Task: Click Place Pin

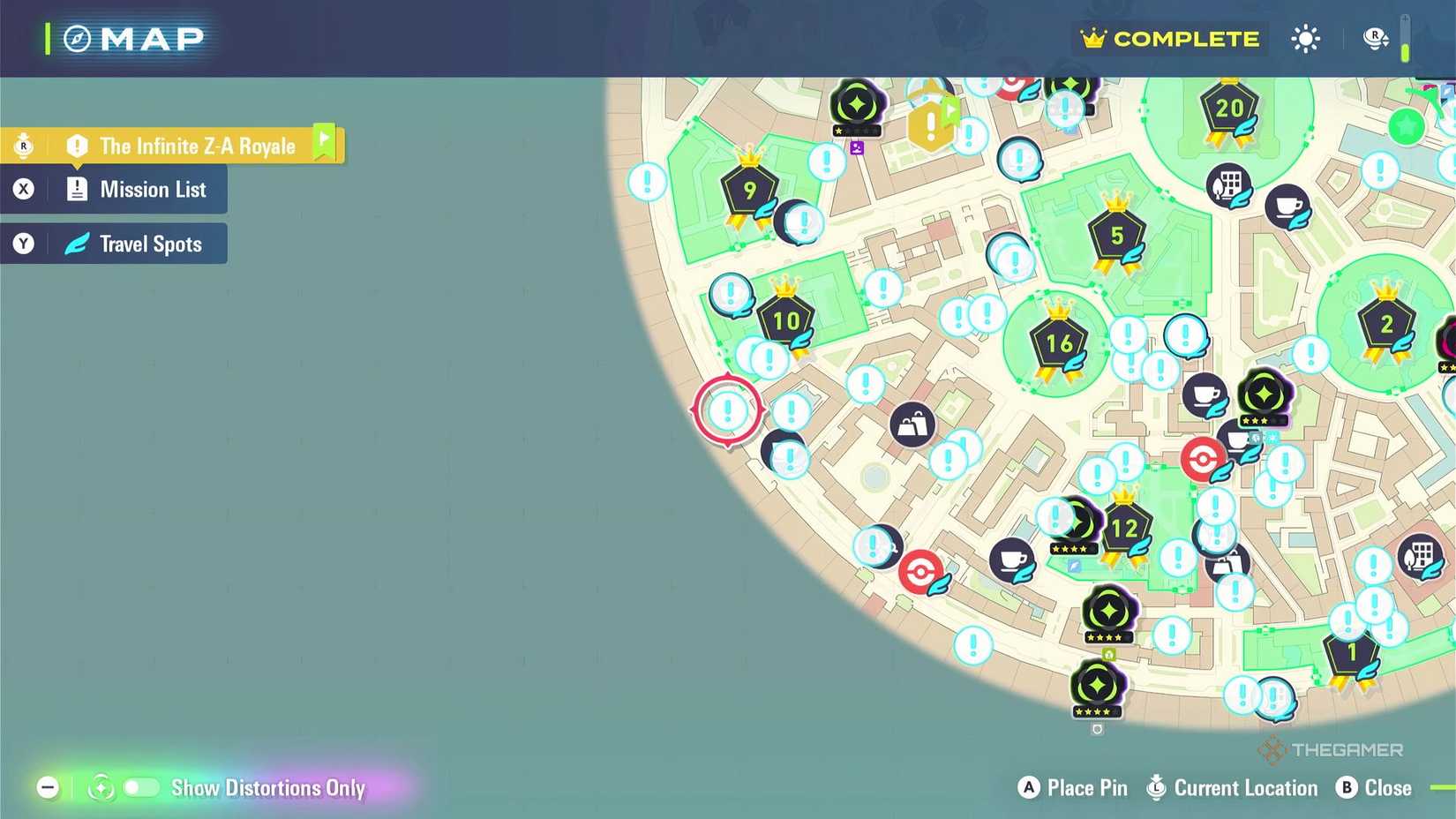Action: 1072,787
